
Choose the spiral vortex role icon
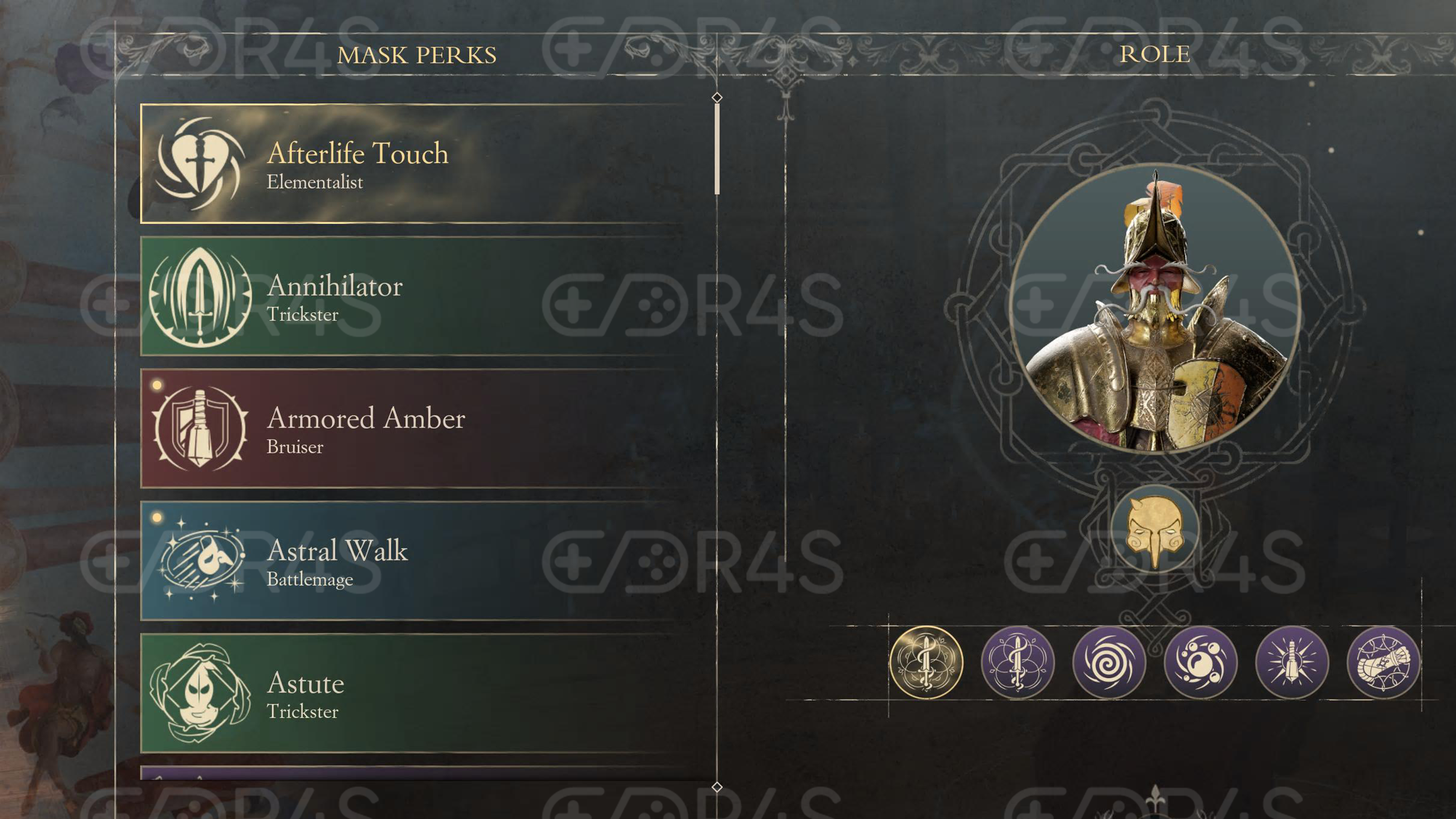[x=1109, y=662]
